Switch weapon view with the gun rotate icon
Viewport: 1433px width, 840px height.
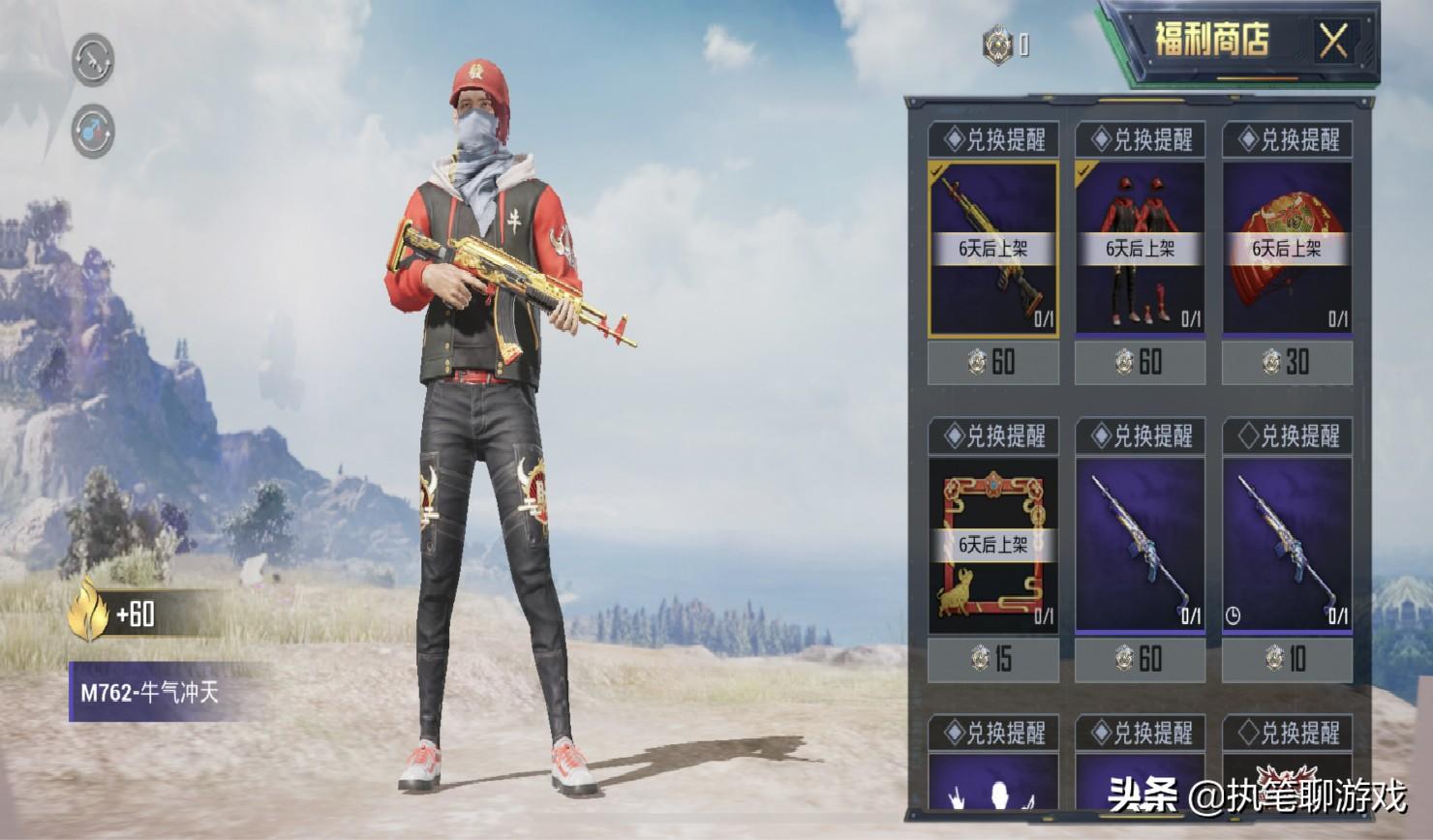[x=93, y=60]
